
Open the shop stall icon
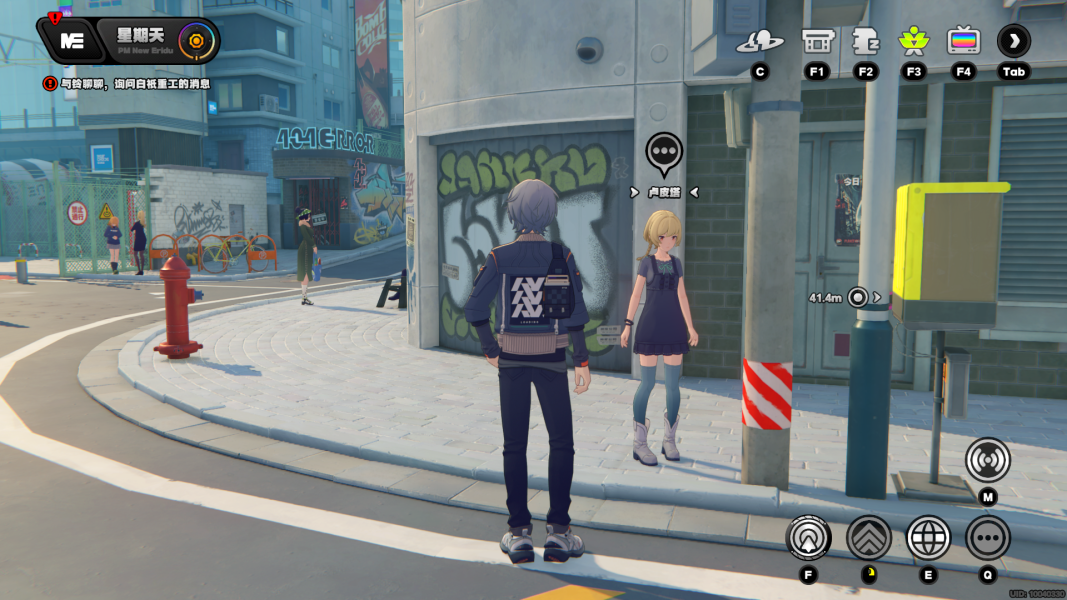(x=817, y=42)
